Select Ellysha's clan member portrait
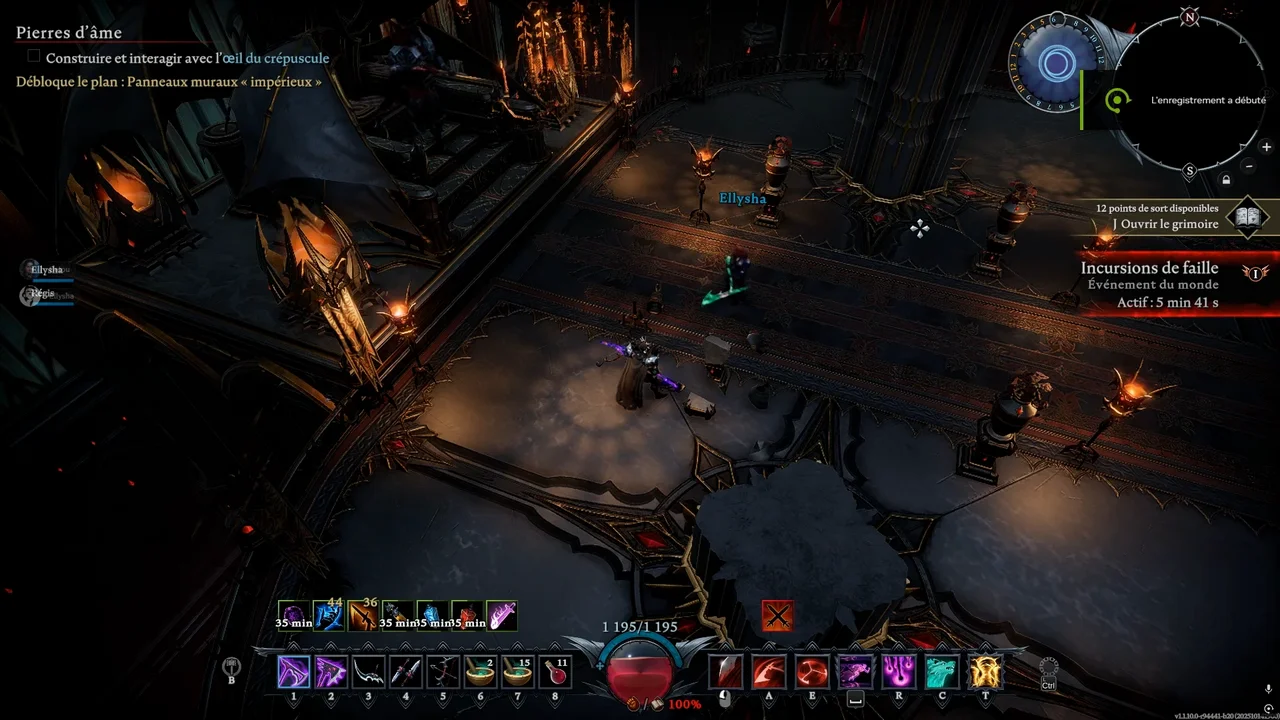The width and height of the screenshot is (1280, 720). 28,269
